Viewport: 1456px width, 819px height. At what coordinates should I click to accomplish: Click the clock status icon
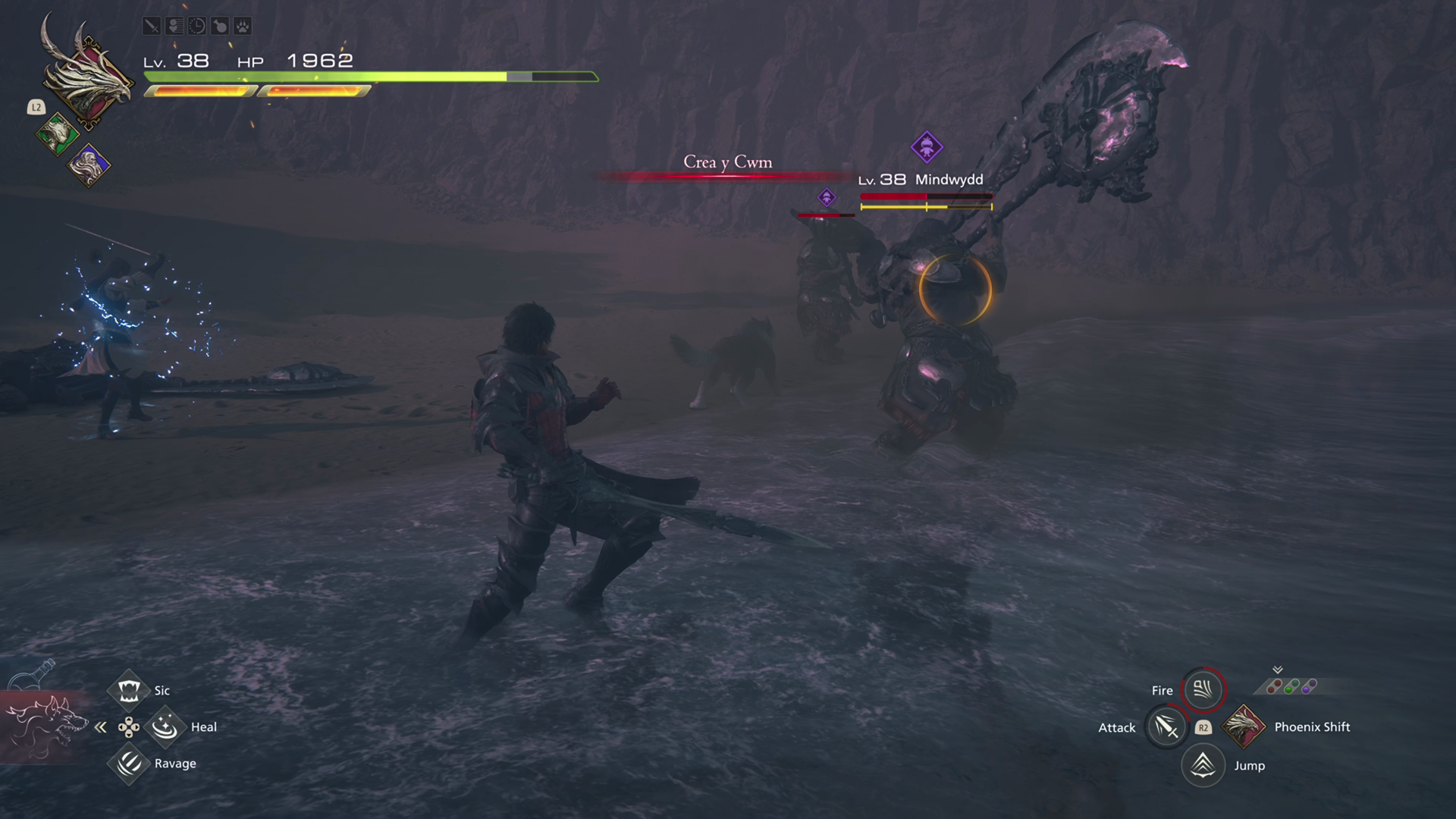click(x=196, y=27)
